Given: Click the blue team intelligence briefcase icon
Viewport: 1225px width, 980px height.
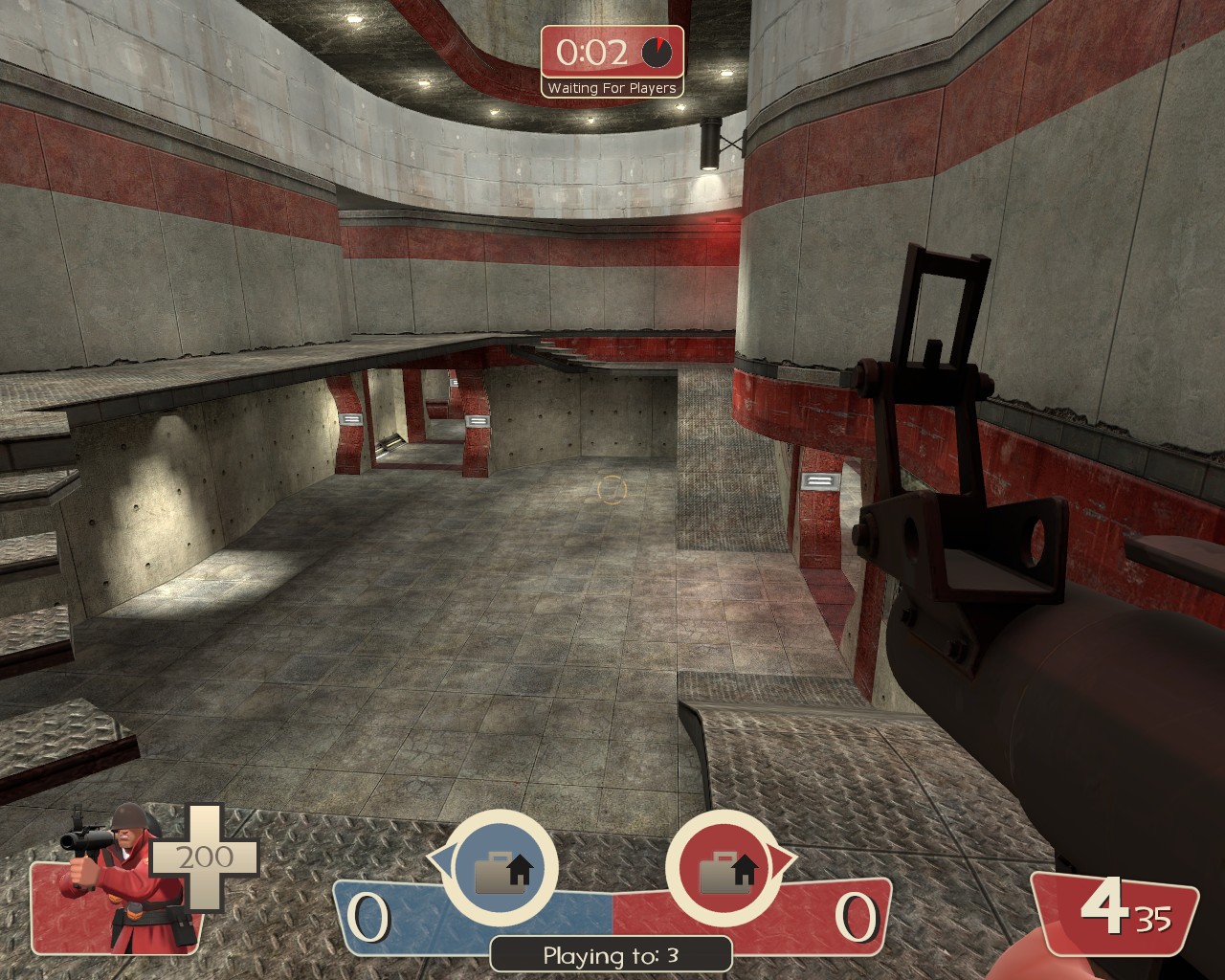Looking at the screenshot, I should (501, 871).
